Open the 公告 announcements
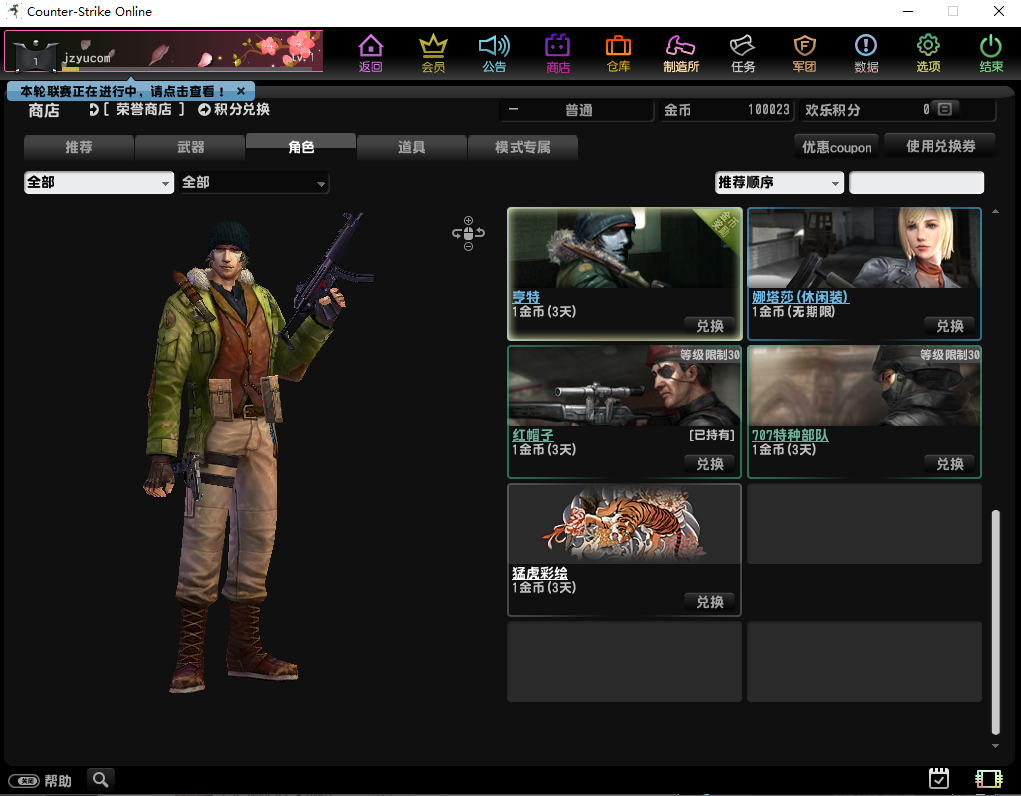This screenshot has width=1021, height=796. (x=494, y=53)
